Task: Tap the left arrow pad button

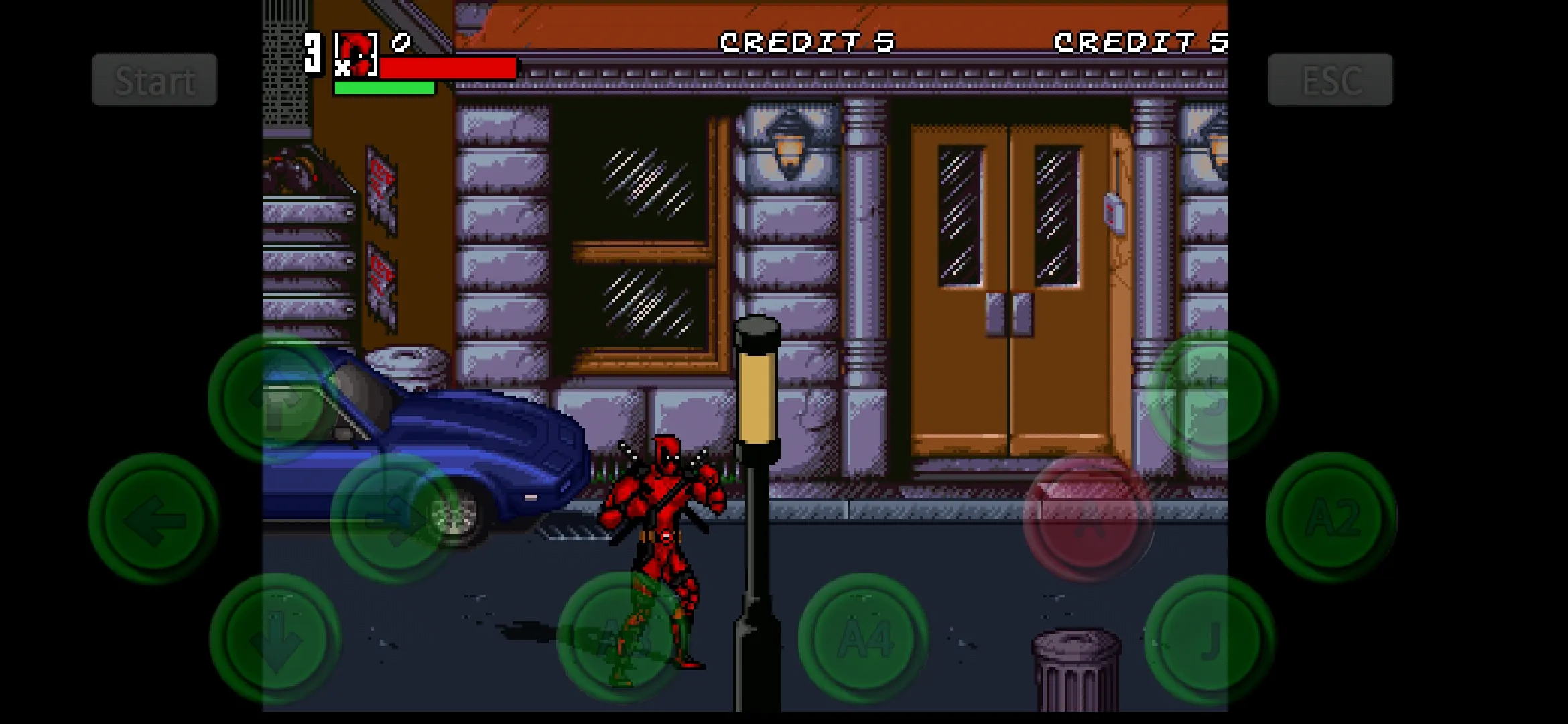Action: pyautogui.click(x=154, y=518)
